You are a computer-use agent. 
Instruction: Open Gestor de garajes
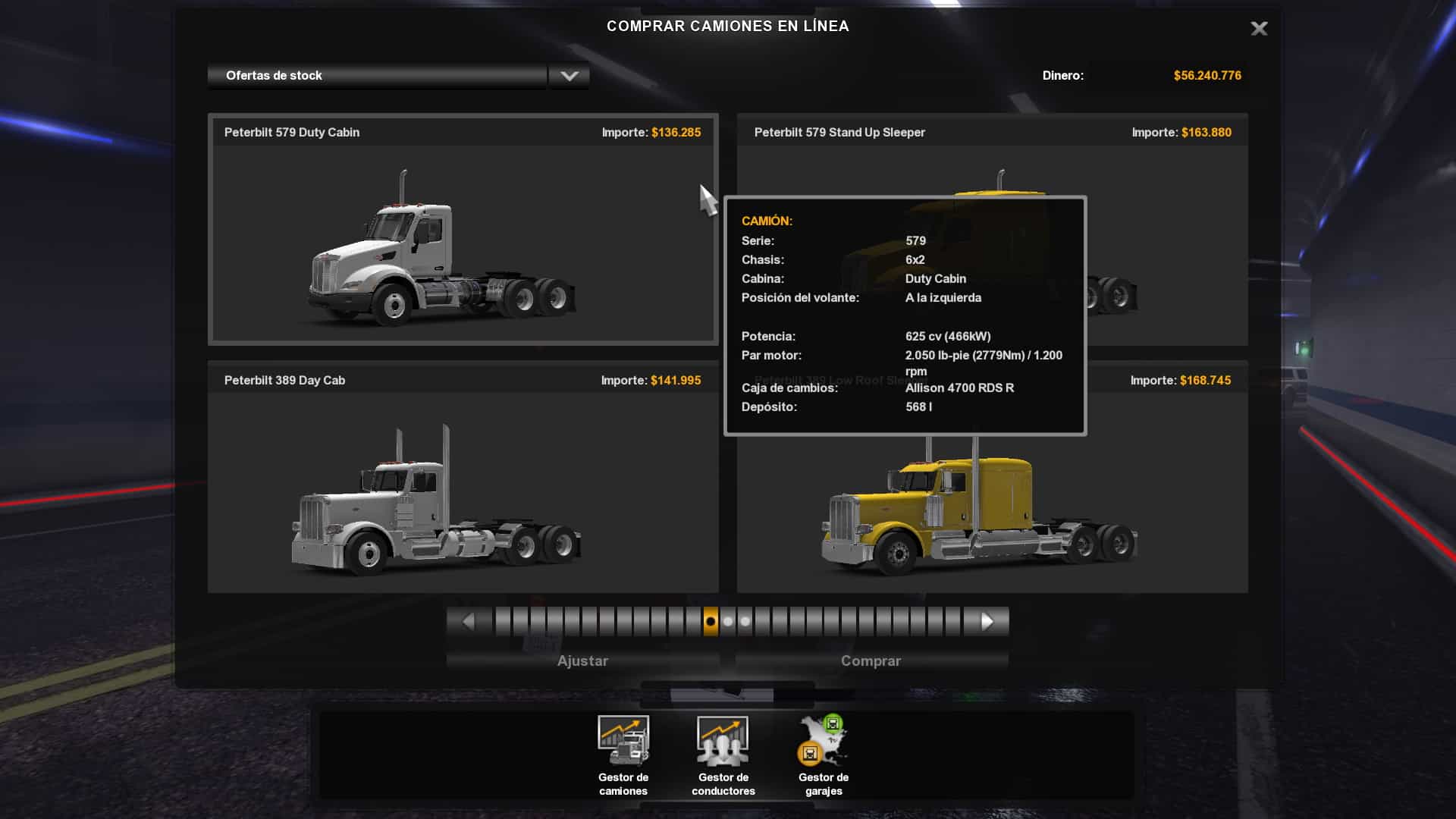pyautogui.click(x=824, y=755)
